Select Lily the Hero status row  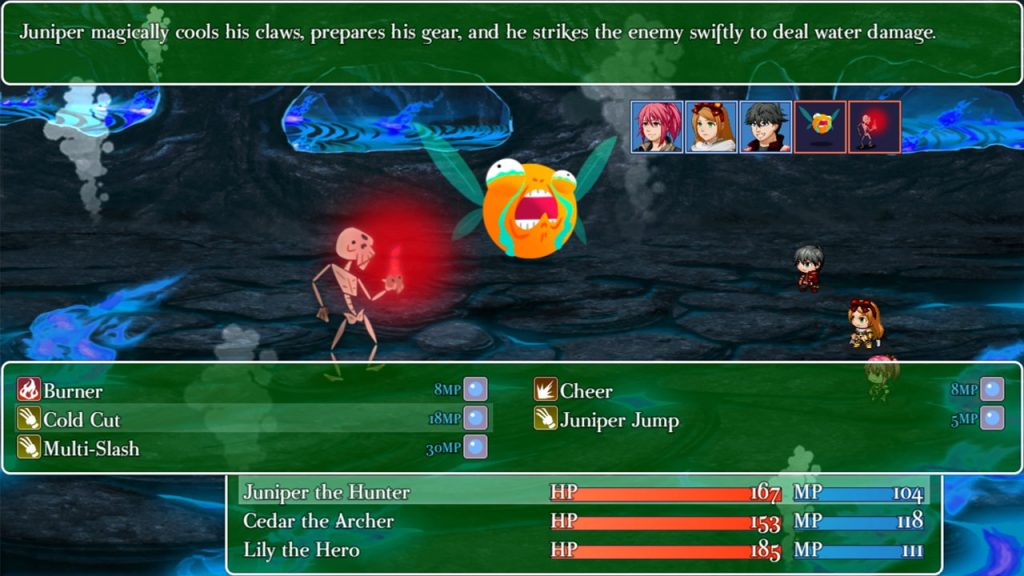pyautogui.click(x=584, y=550)
